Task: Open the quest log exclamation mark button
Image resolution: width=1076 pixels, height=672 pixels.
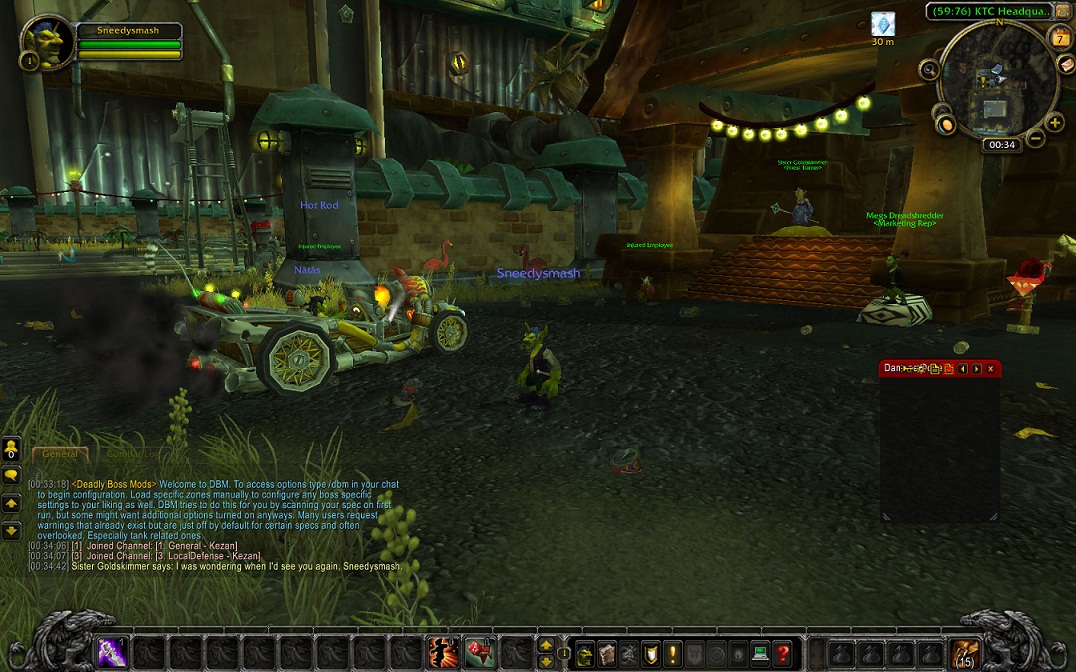Action: pos(674,652)
